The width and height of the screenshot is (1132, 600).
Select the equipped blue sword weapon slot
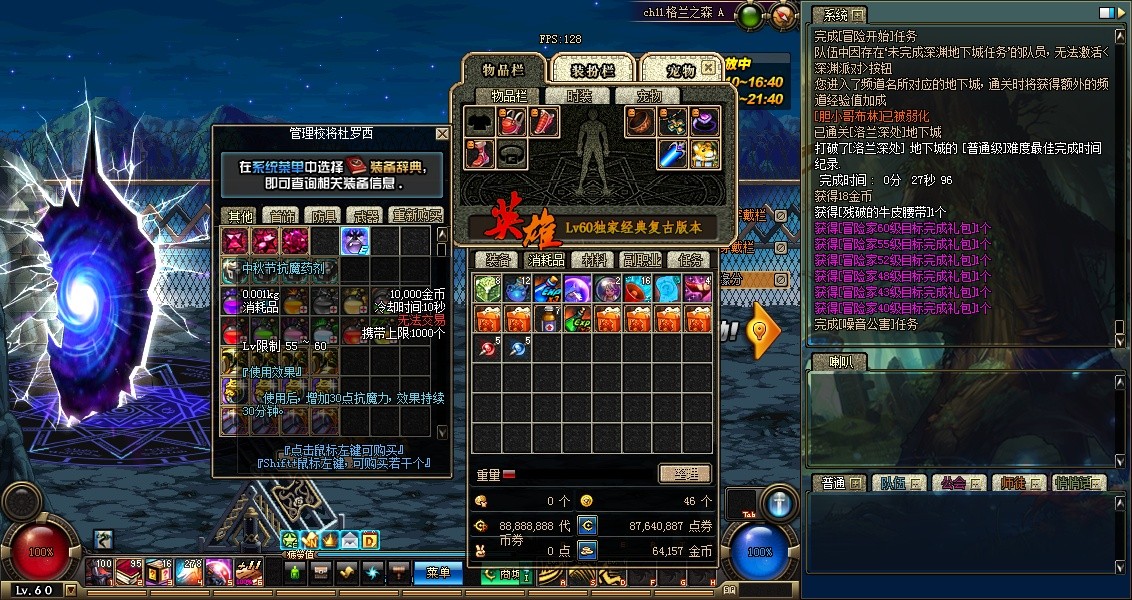click(x=672, y=153)
